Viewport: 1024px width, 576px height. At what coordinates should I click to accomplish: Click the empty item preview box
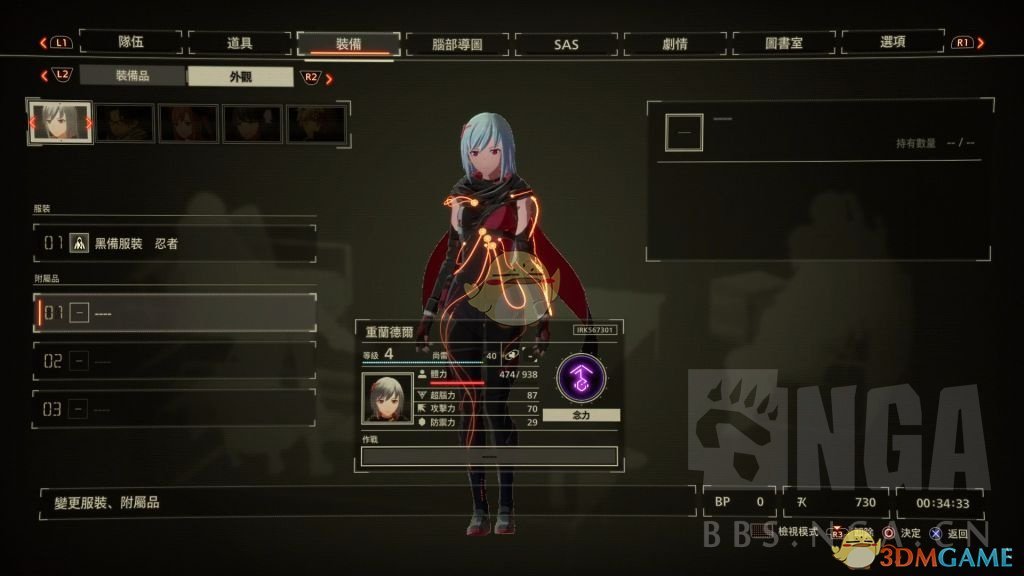[684, 133]
